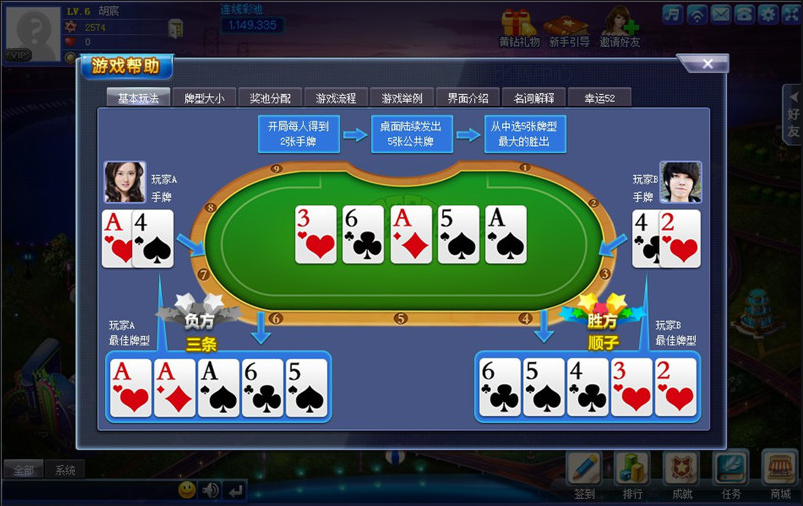View the 成就 achievements
The width and height of the screenshot is (803, 506).
[682, 474]
